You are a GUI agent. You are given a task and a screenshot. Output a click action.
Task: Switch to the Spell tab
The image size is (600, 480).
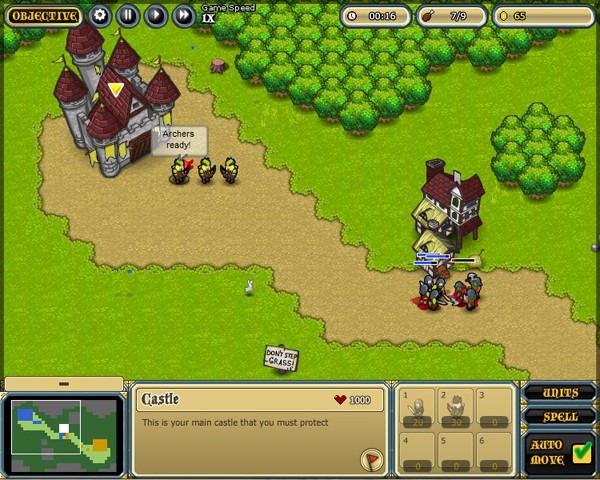point(560,416)
